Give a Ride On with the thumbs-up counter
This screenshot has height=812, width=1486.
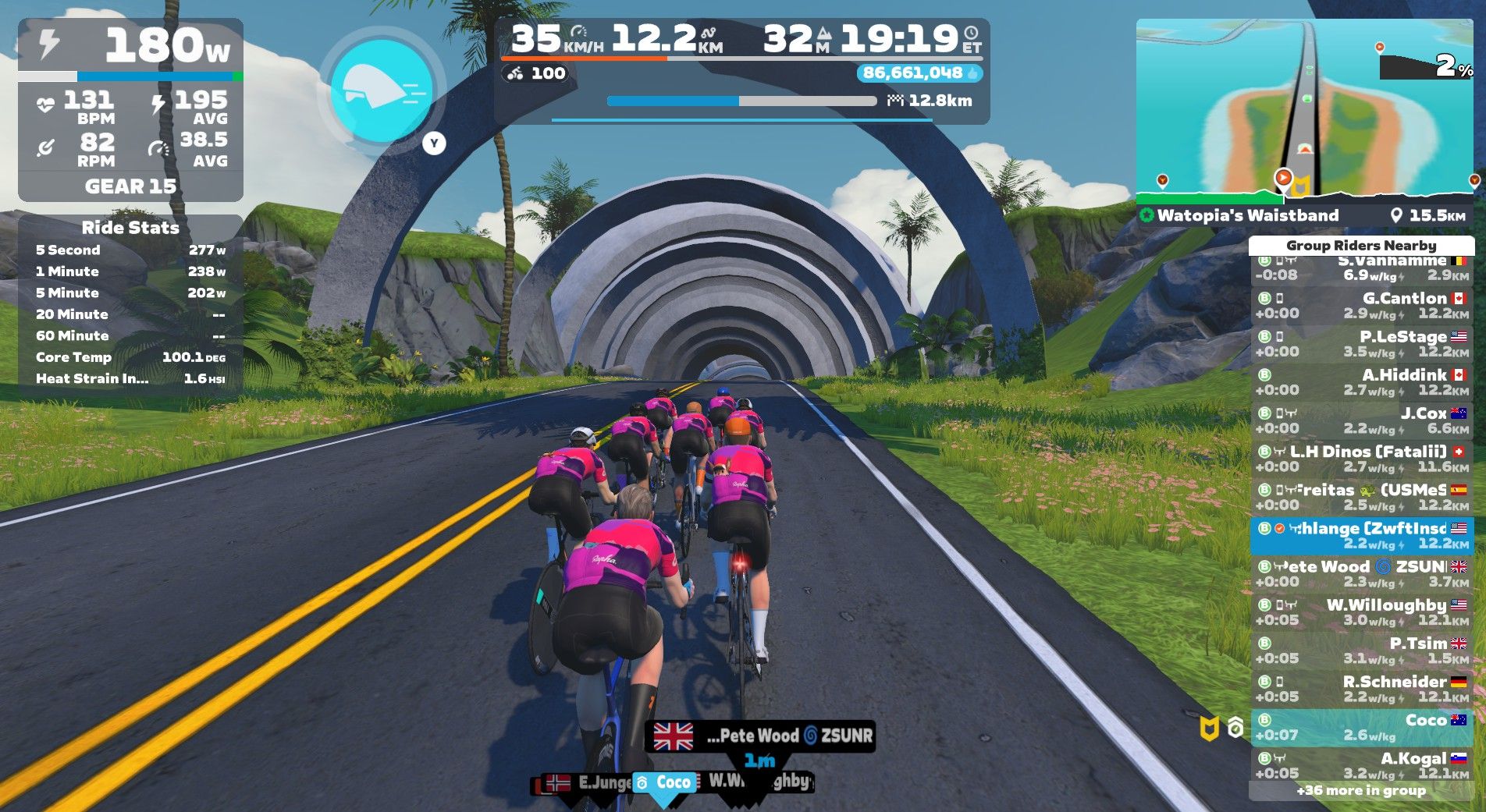point(919,73)
